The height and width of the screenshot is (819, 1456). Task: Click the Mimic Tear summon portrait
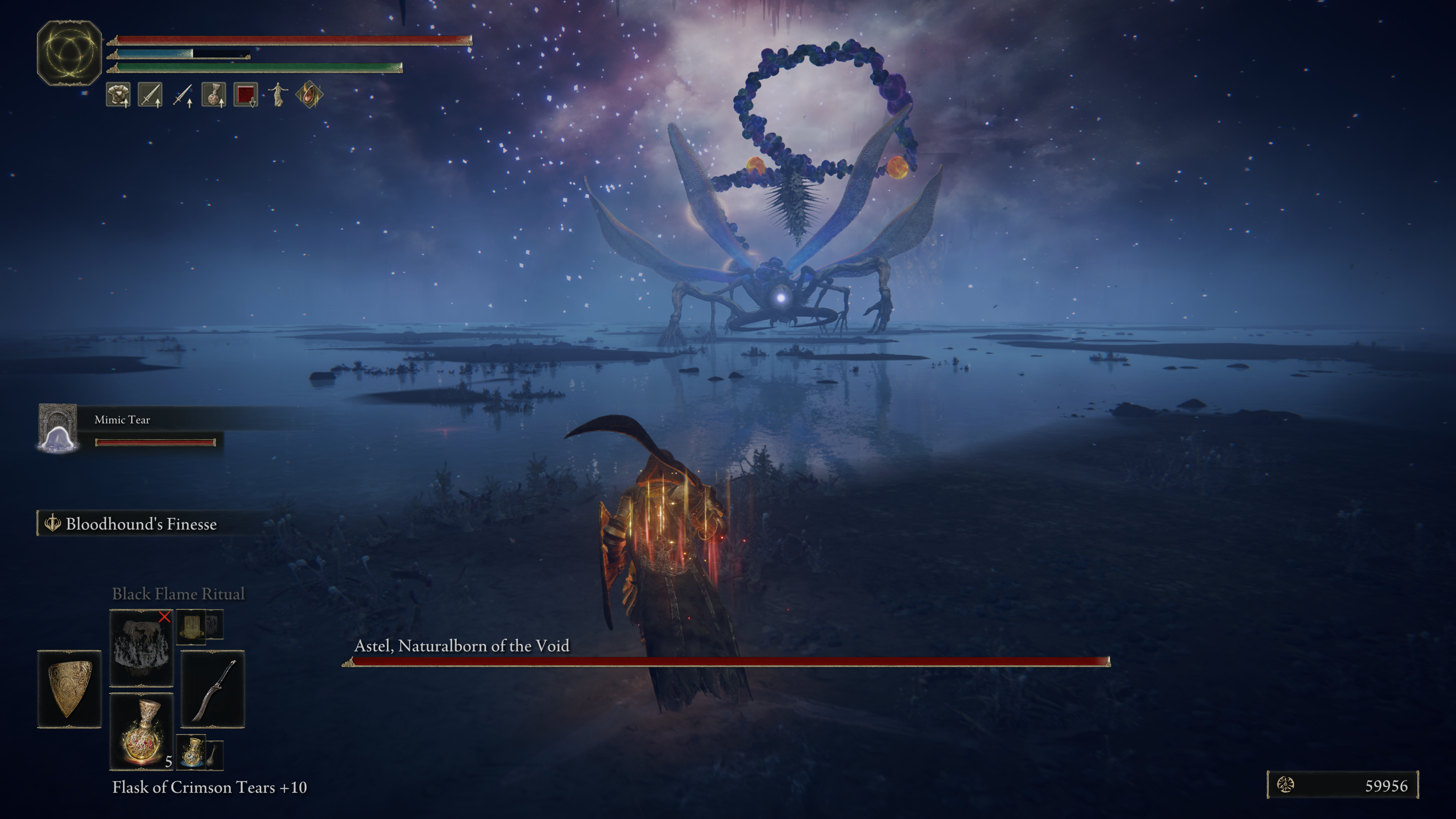58,428
